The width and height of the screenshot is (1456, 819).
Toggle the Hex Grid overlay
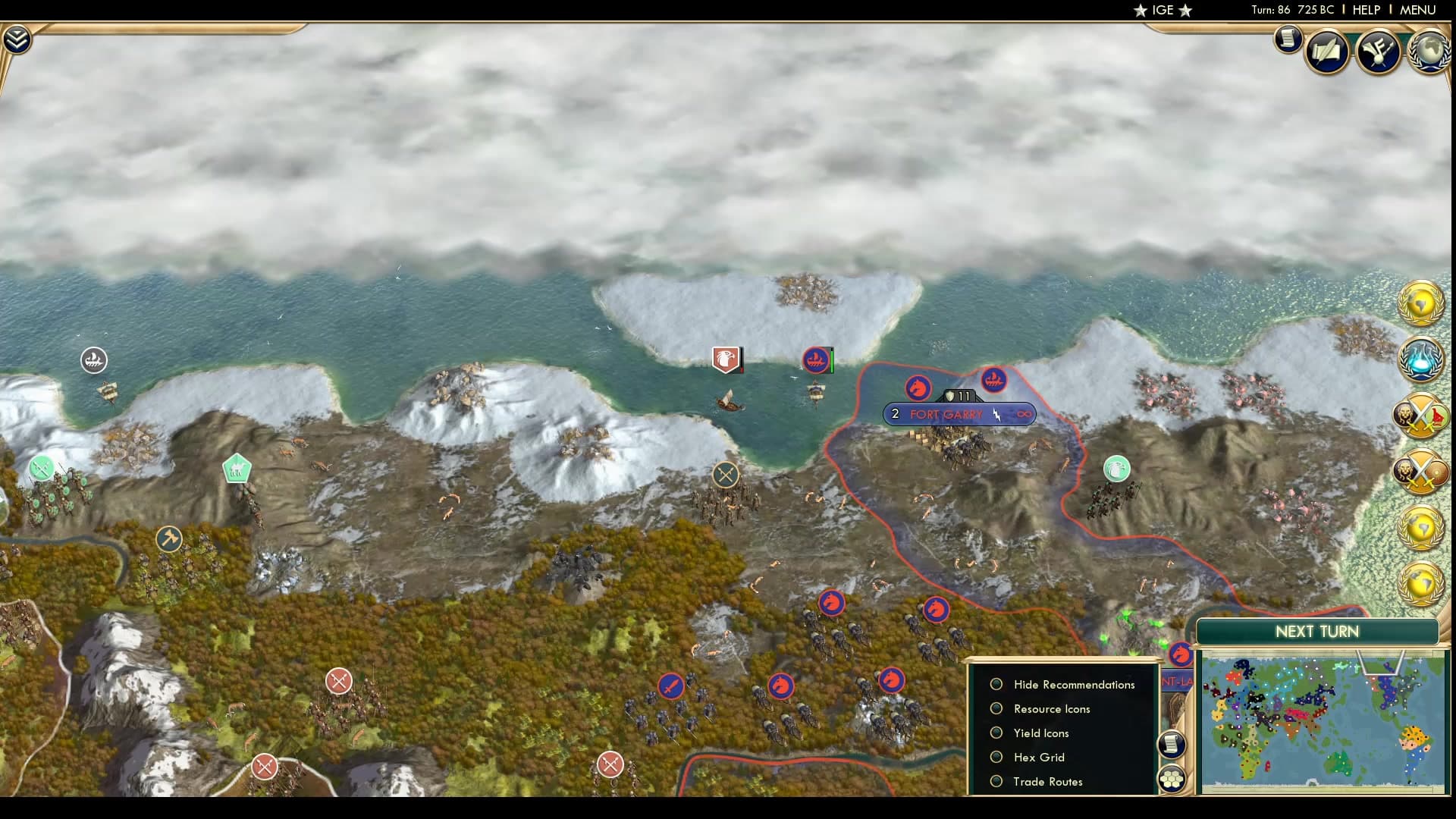tap(996, 757)
